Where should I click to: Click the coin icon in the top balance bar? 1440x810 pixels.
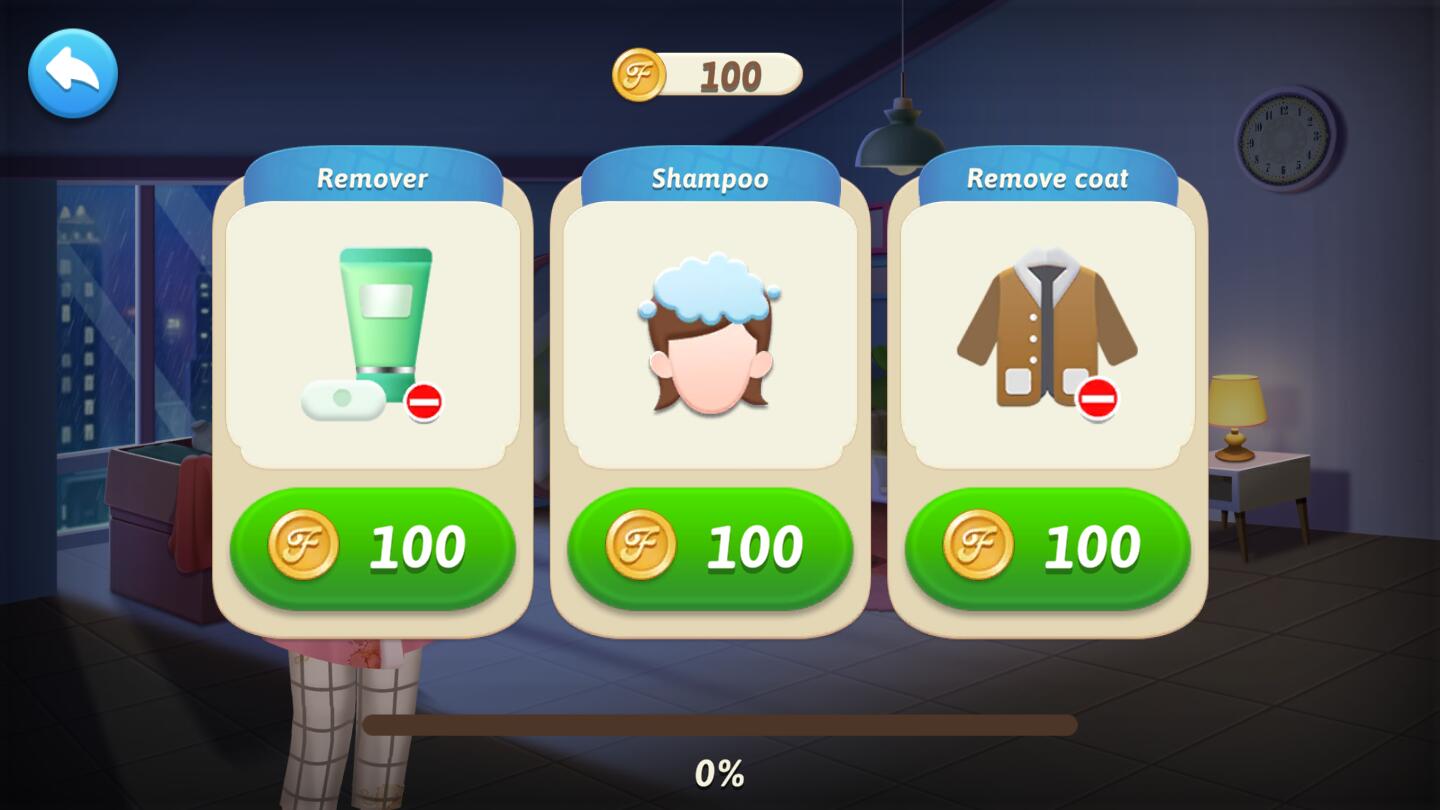point(640,72)
